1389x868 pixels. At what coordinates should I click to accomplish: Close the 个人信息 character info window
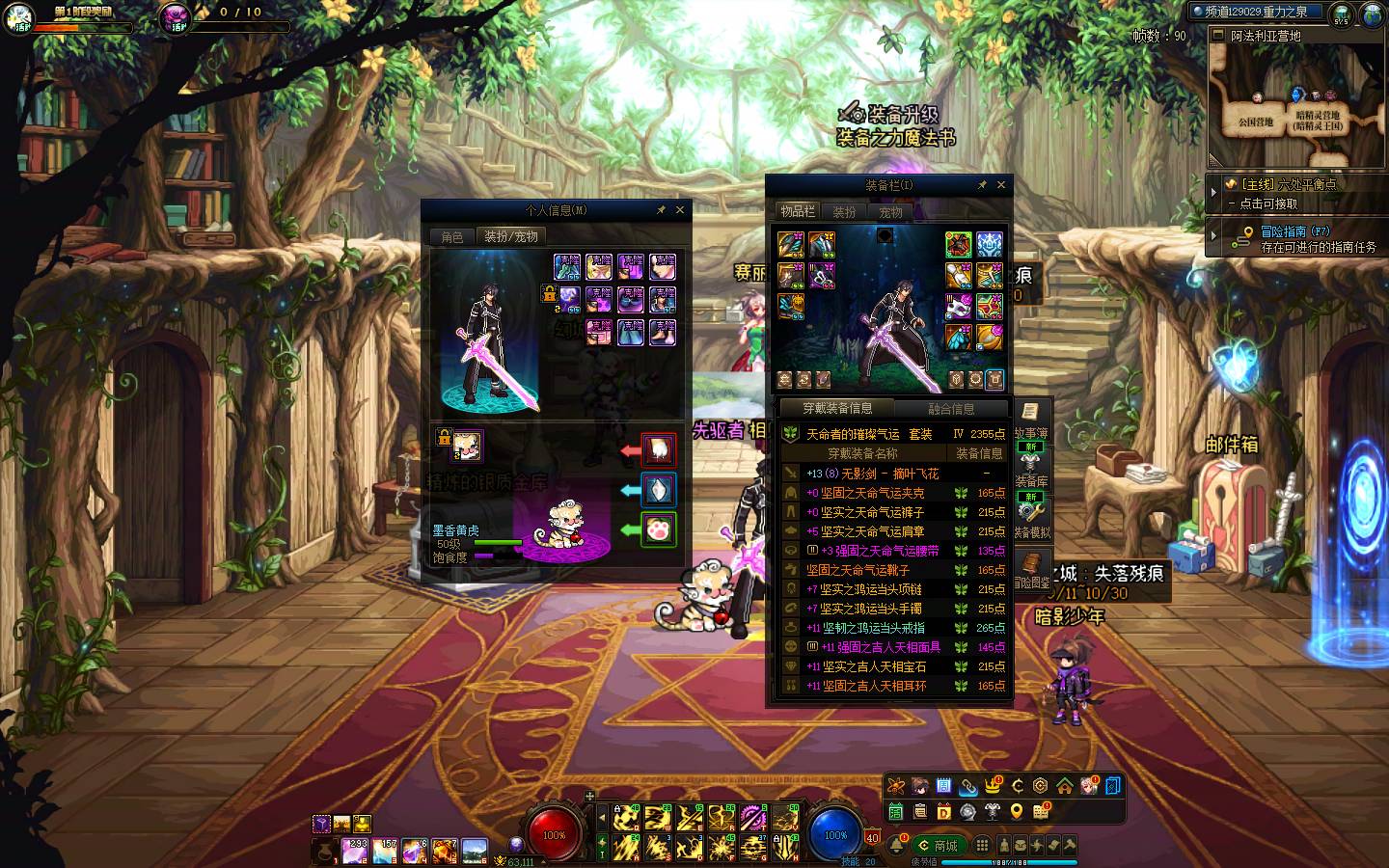pyautogui.click(x=680, y=210)
